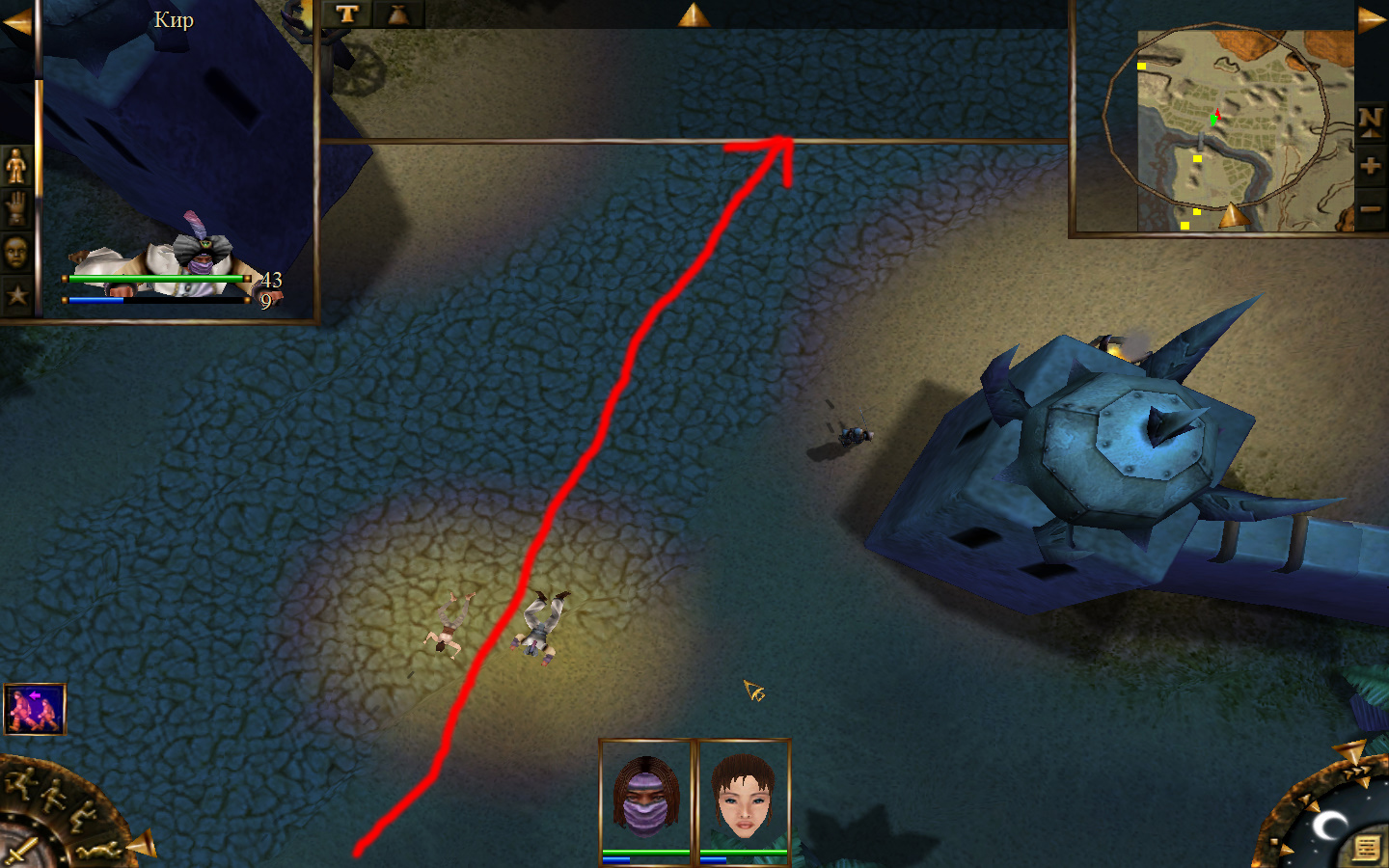The image size is (1389, 868).
Task: Click the sword attack icon on the dial
Action: [21, 852]
